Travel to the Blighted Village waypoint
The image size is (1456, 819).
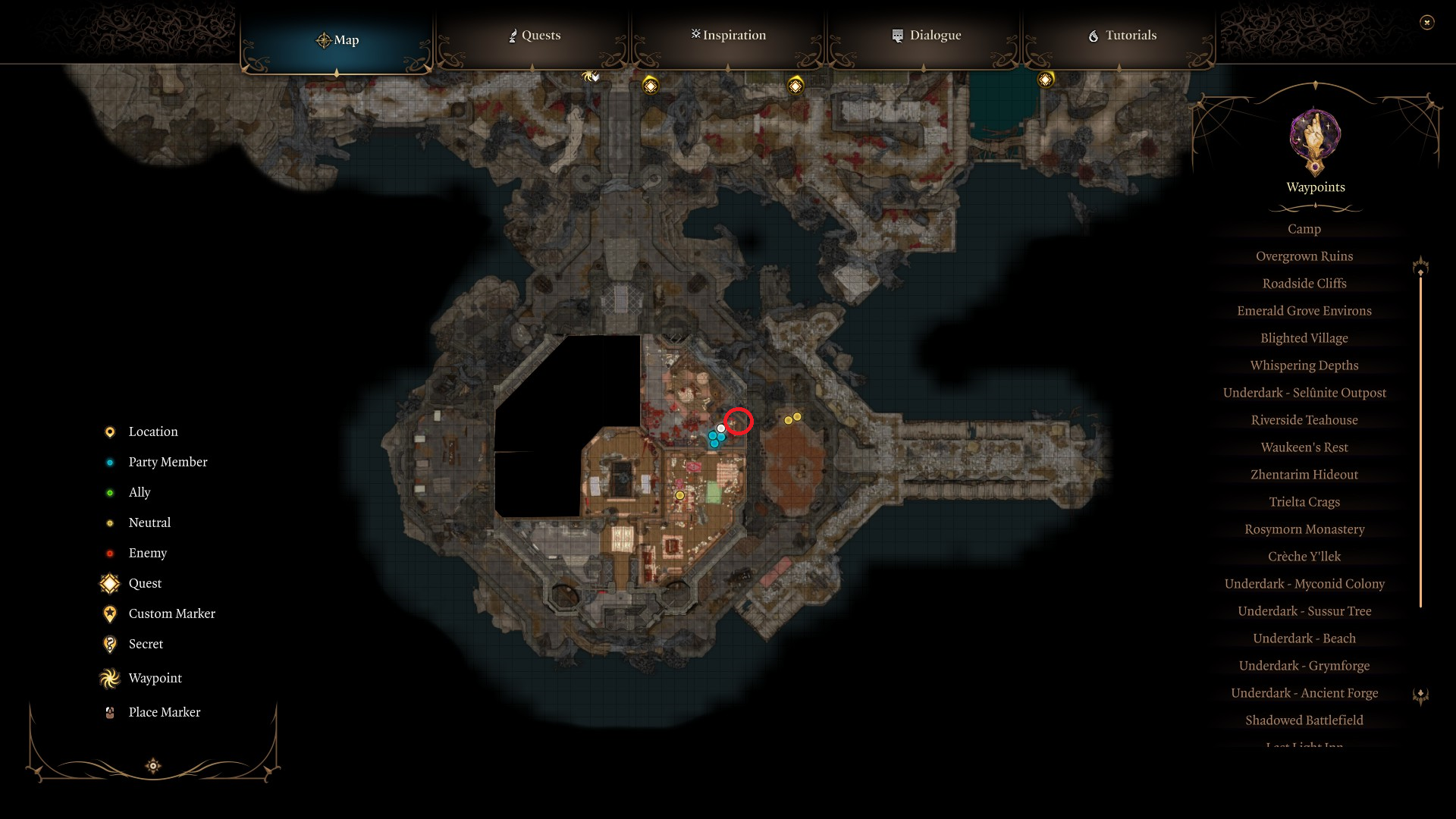[1304, 337]
